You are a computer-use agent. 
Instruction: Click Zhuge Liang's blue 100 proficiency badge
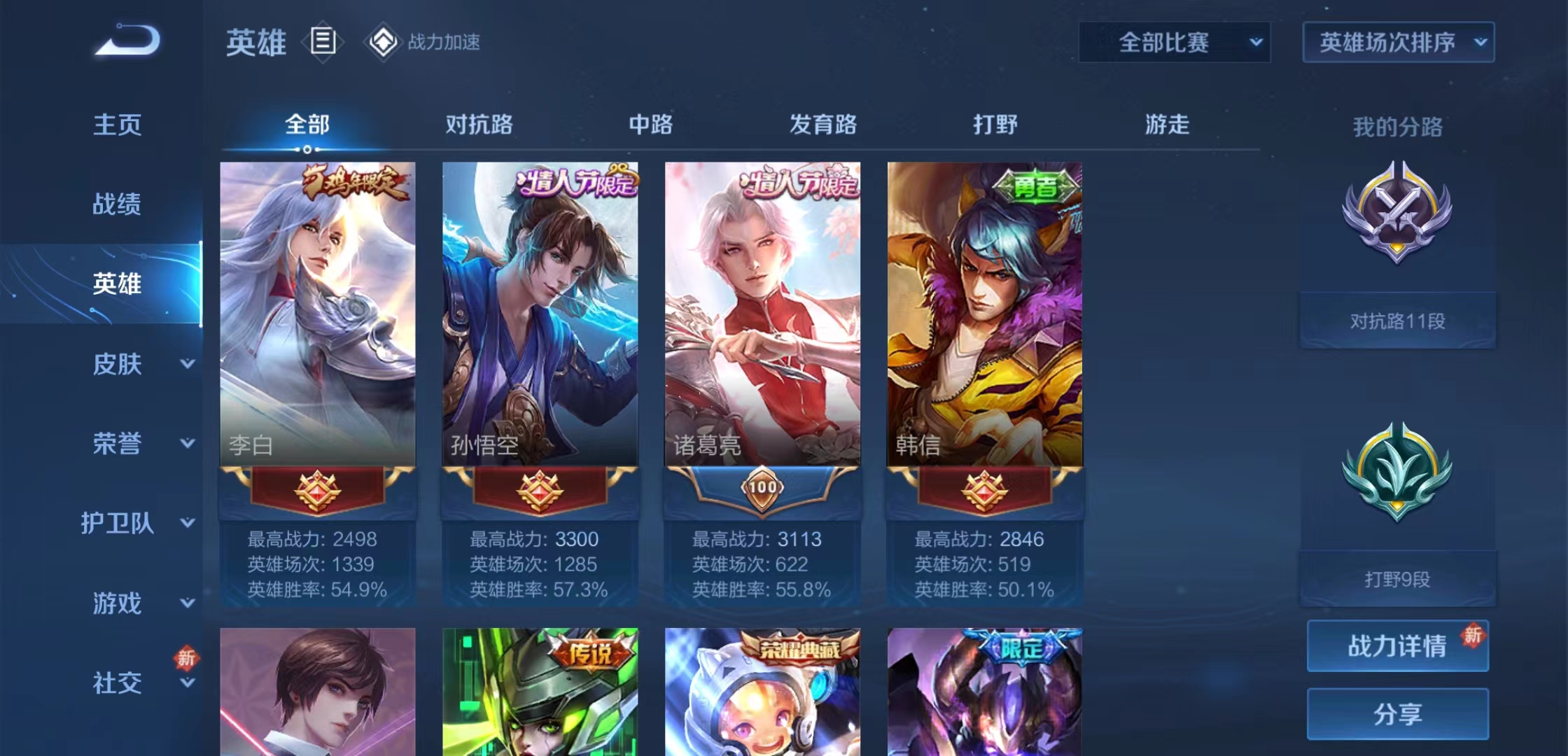pyautogui.click(x=763, y=489)
